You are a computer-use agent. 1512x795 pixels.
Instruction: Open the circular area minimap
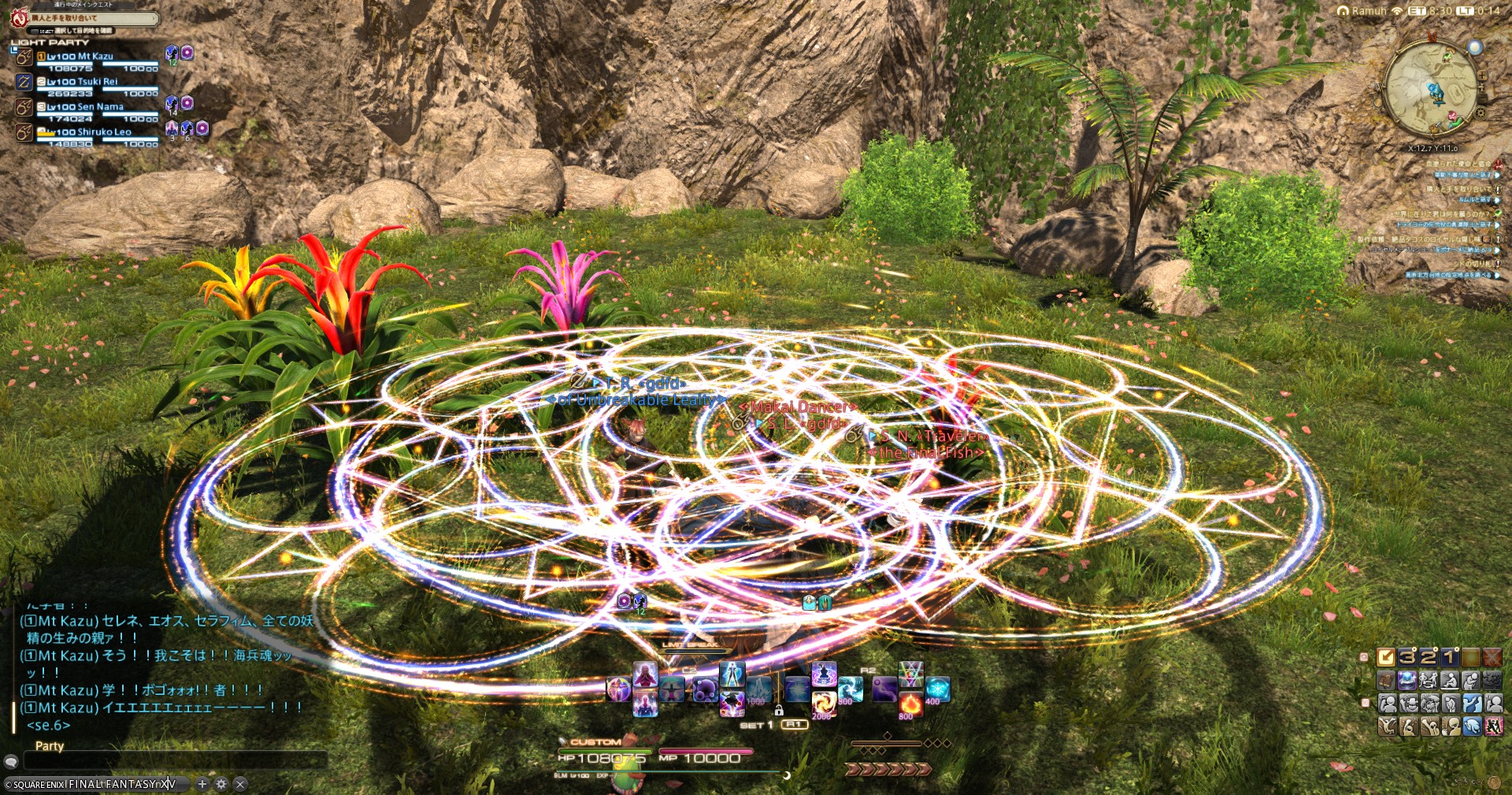(1430, 89)
